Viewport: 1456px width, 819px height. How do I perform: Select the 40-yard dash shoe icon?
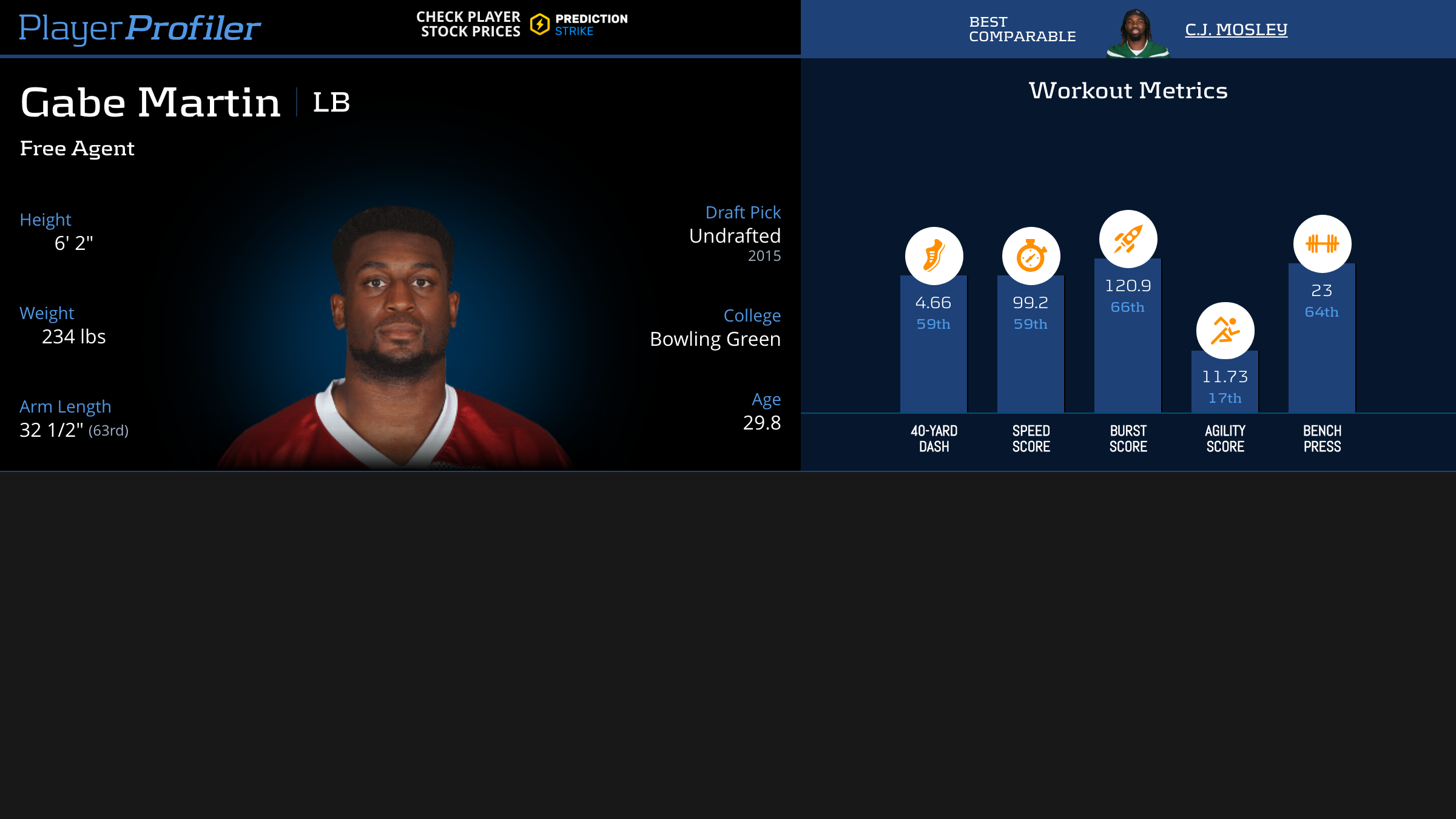(x=934, y=255)
